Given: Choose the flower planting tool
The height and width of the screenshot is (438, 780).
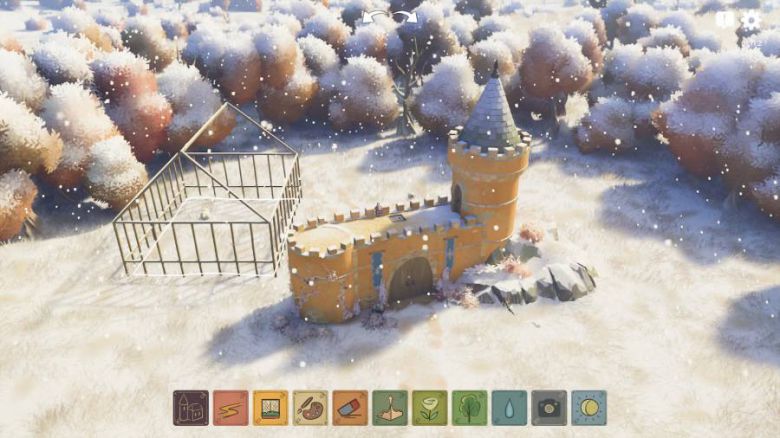Looking at the screenshot, I should tap(429, 407).
